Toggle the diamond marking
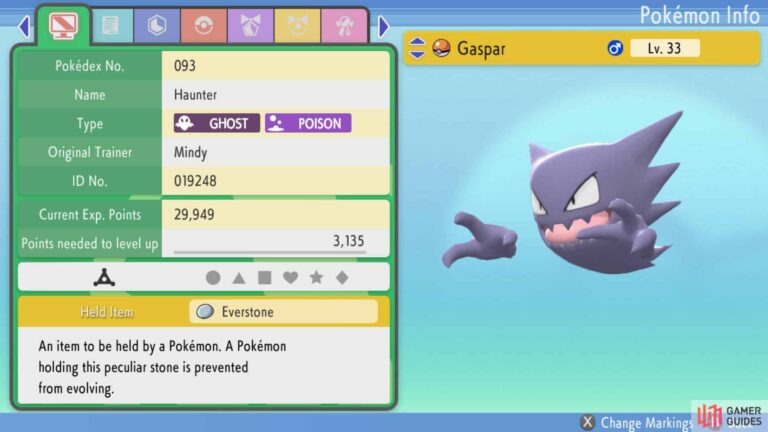 (343, 278)
